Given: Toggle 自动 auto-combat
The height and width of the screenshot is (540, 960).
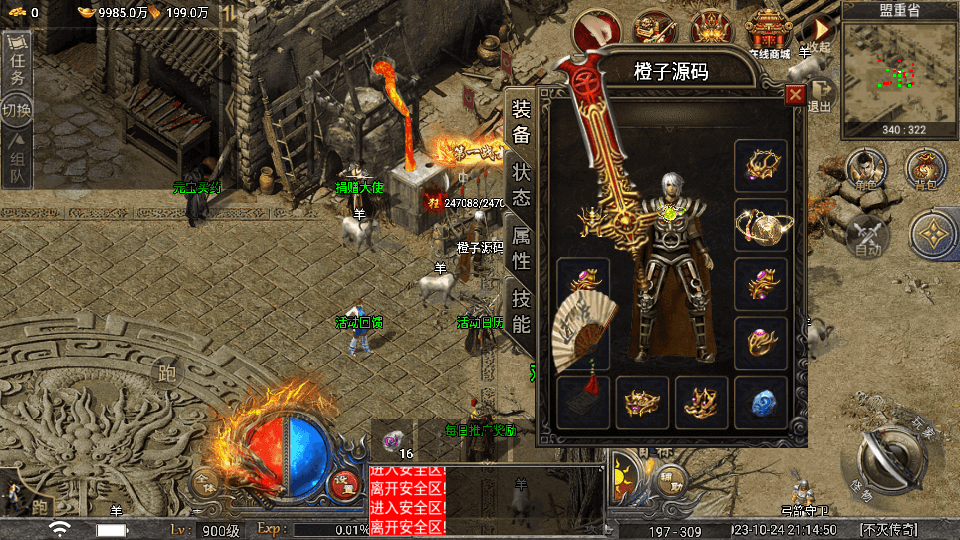Looking at the screenshot, I should [x=866, y=236].
